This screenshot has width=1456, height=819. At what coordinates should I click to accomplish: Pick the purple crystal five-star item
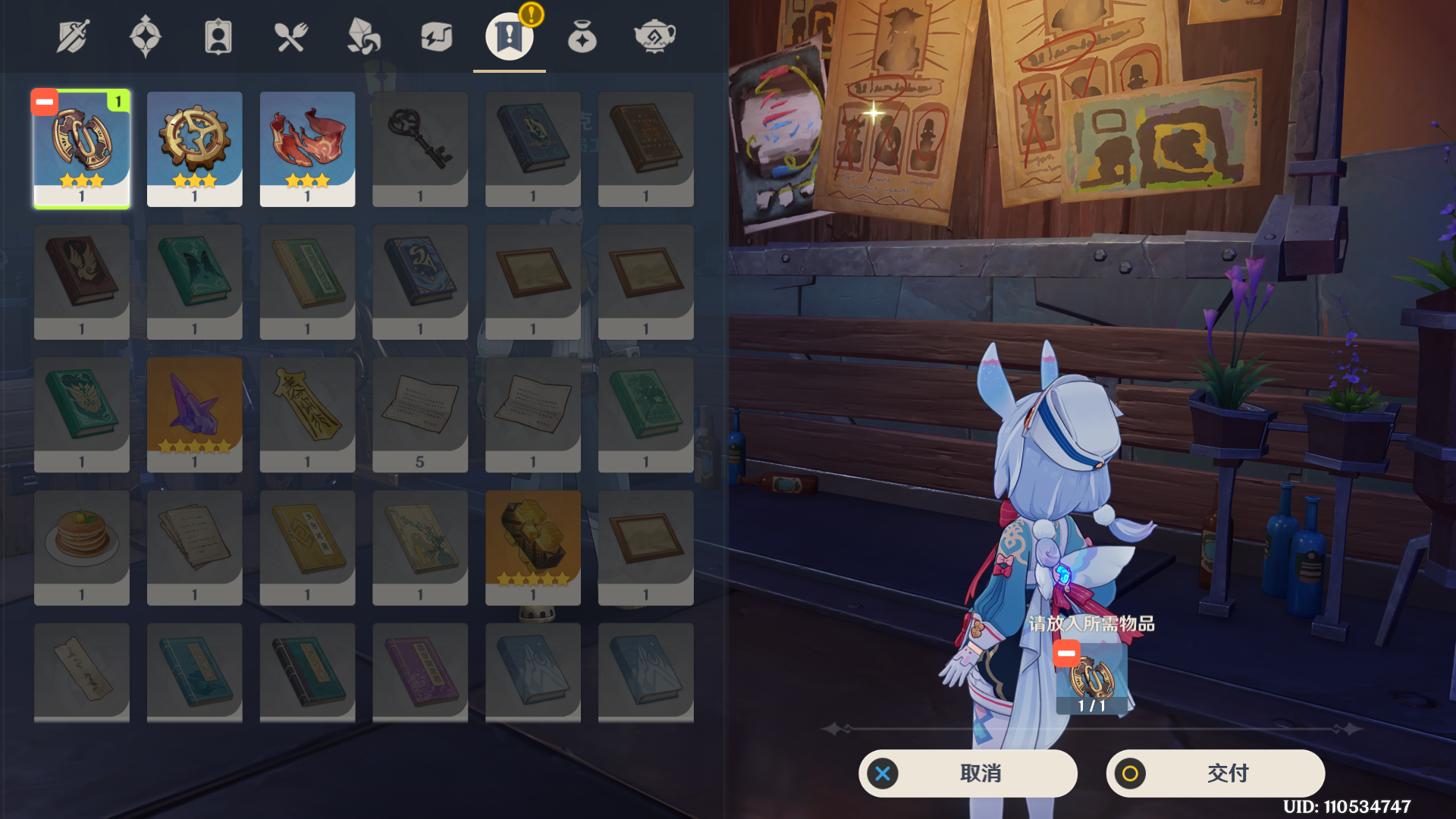195,414
